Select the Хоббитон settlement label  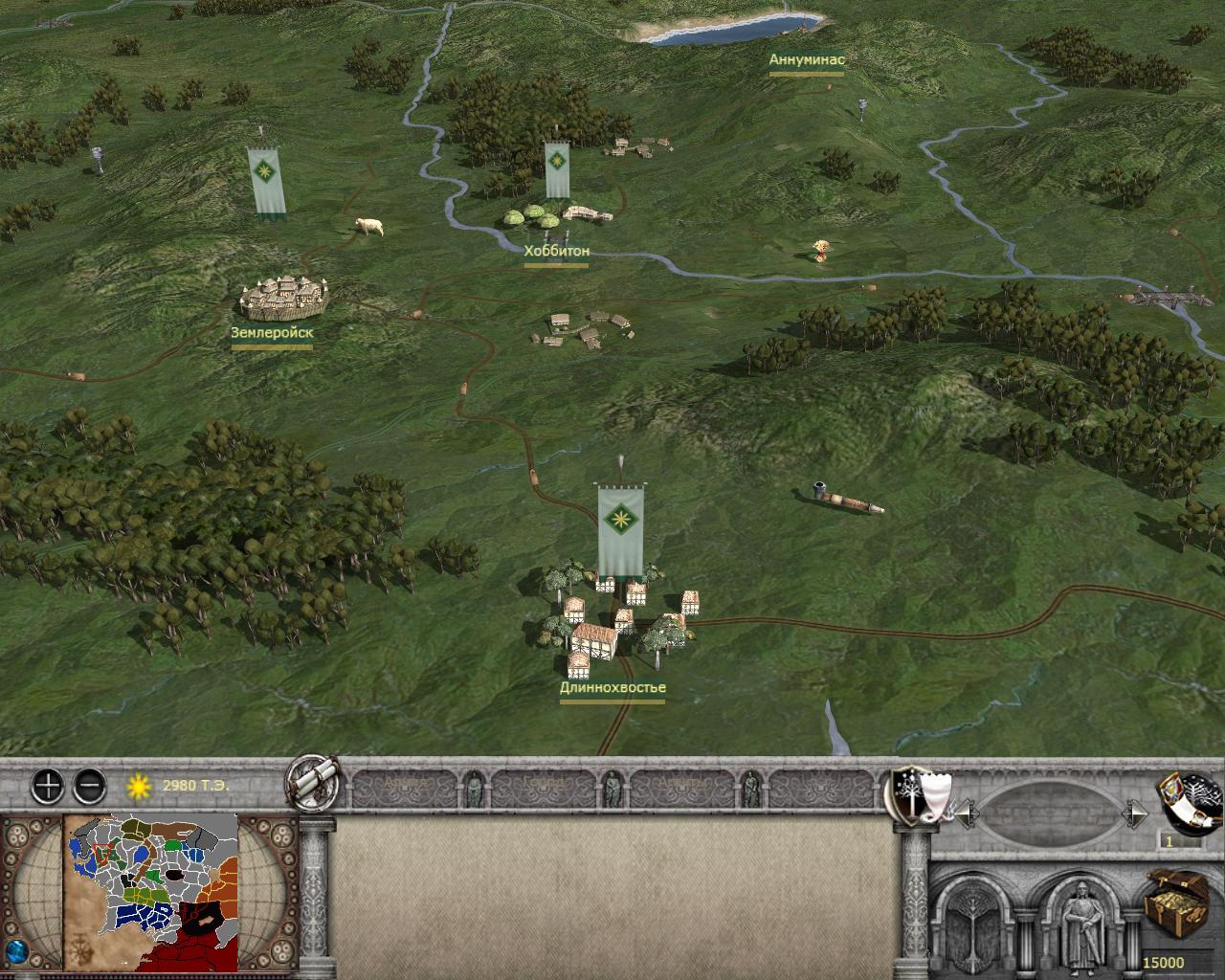point(556,252)
